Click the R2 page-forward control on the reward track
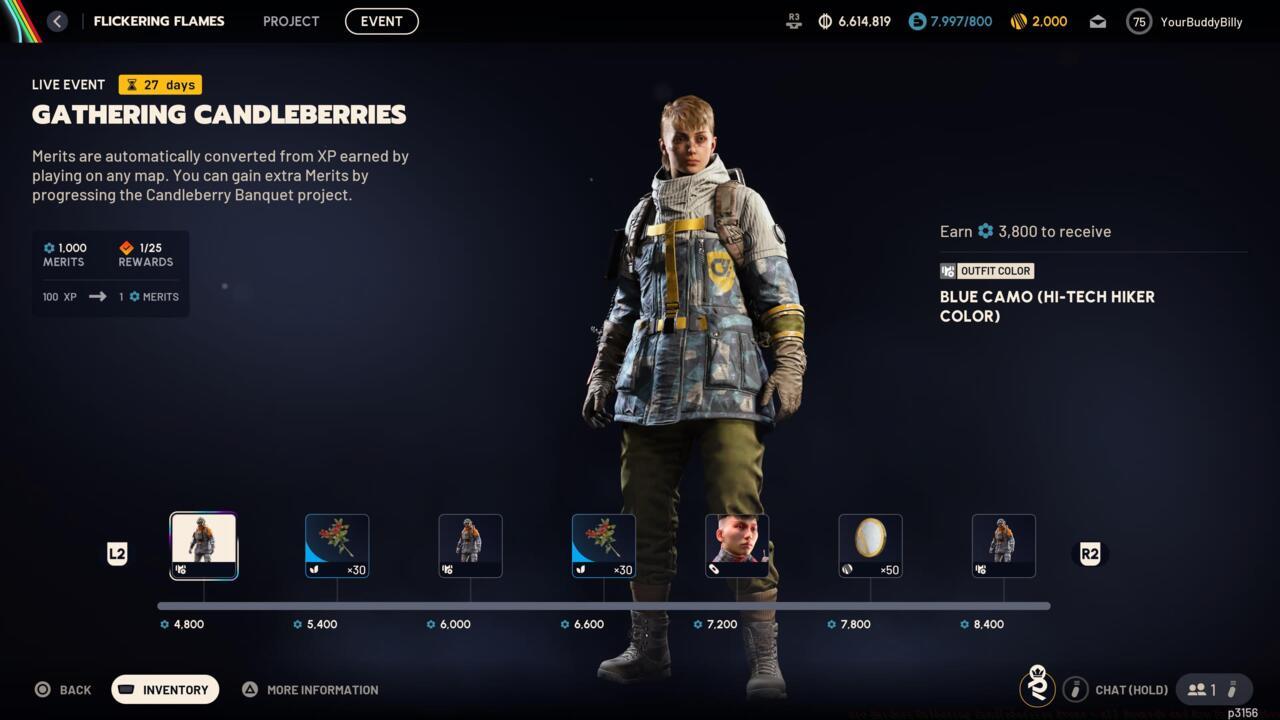This screenshot has height=720, width=1280. pos(1090,553)
